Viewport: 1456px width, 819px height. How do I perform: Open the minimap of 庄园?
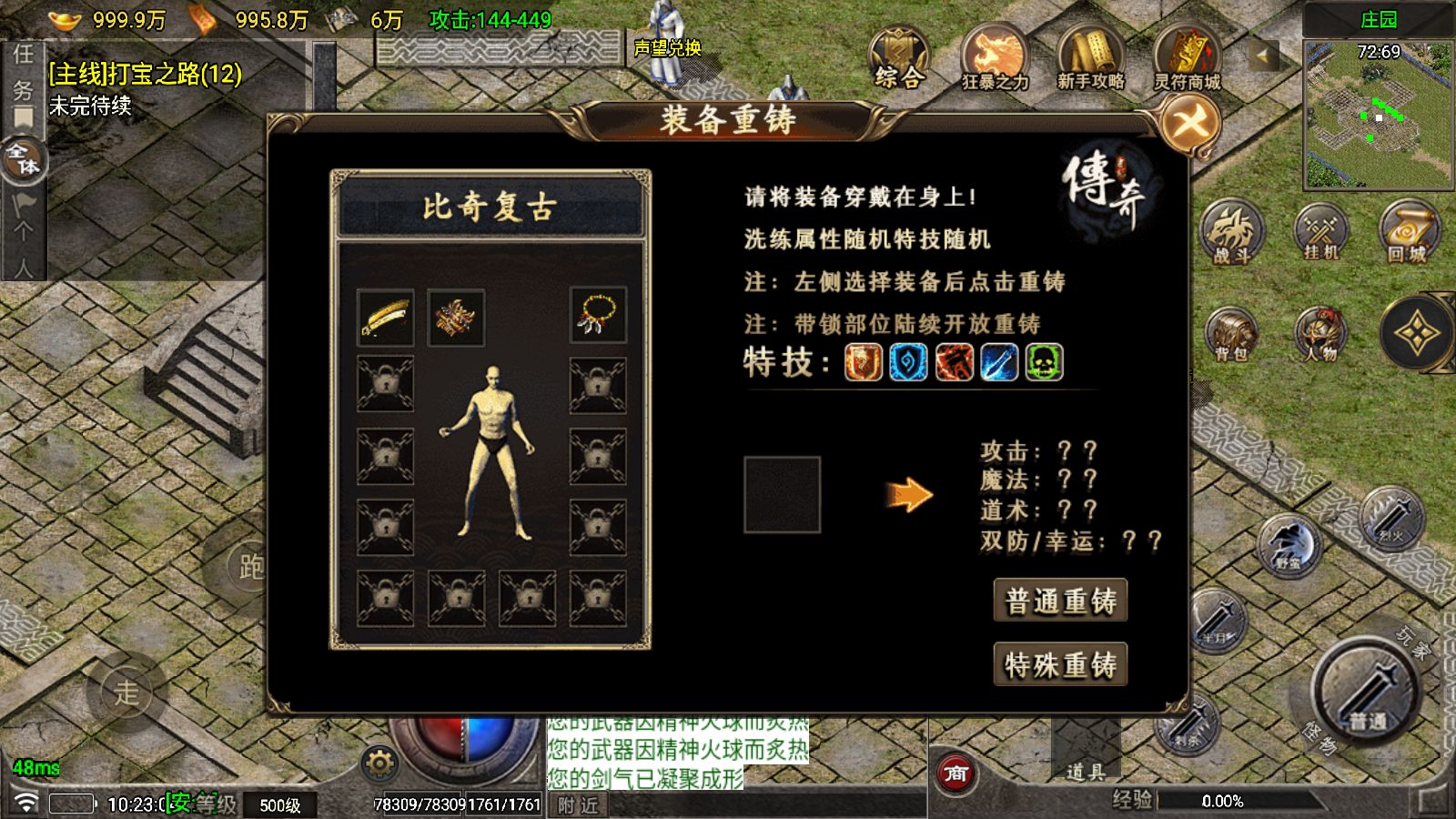pyautogui.click(x=1378, y=114)
